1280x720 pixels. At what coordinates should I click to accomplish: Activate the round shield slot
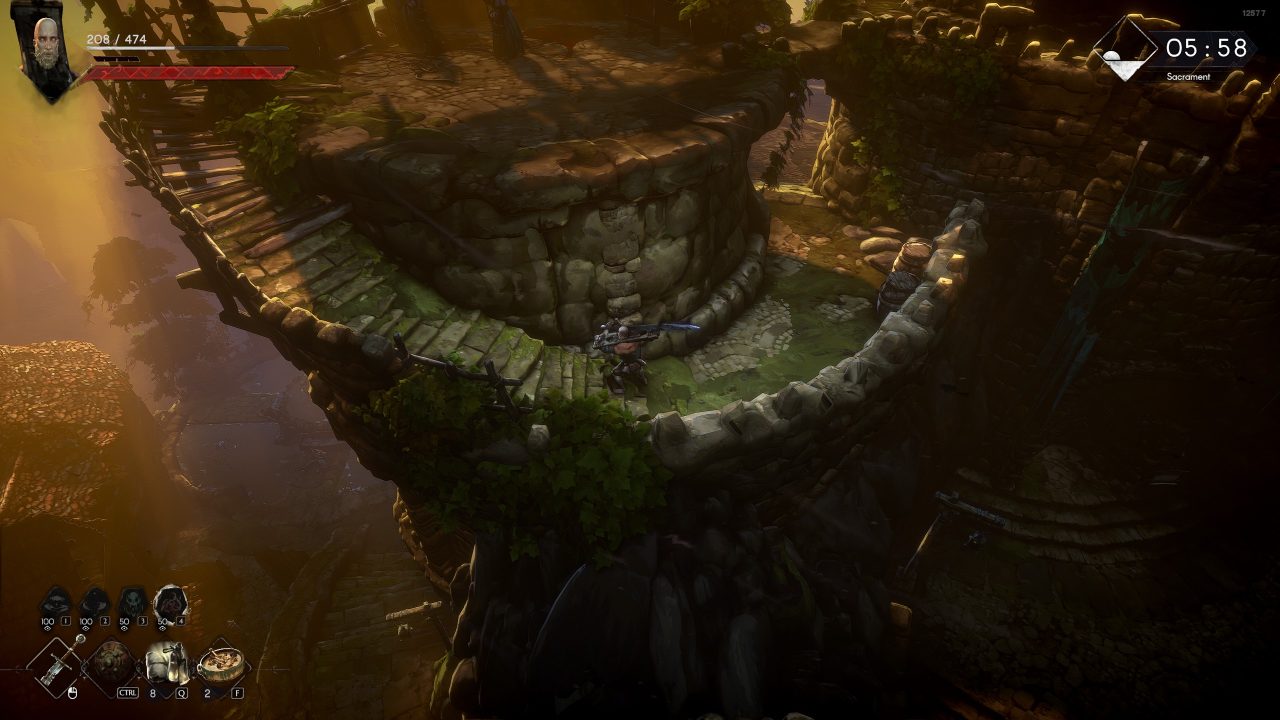click(111, 663)
